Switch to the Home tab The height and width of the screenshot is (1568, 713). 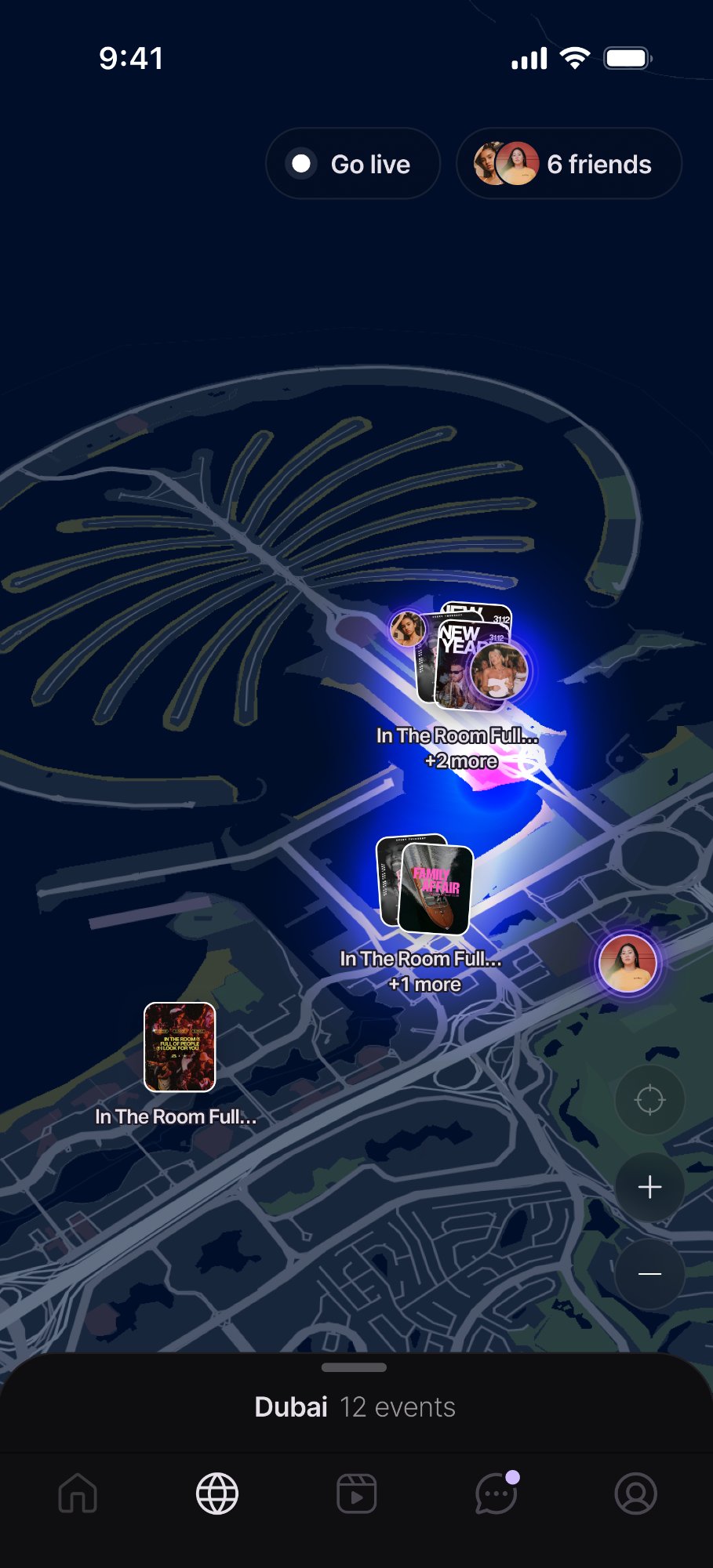point(78,1494)
